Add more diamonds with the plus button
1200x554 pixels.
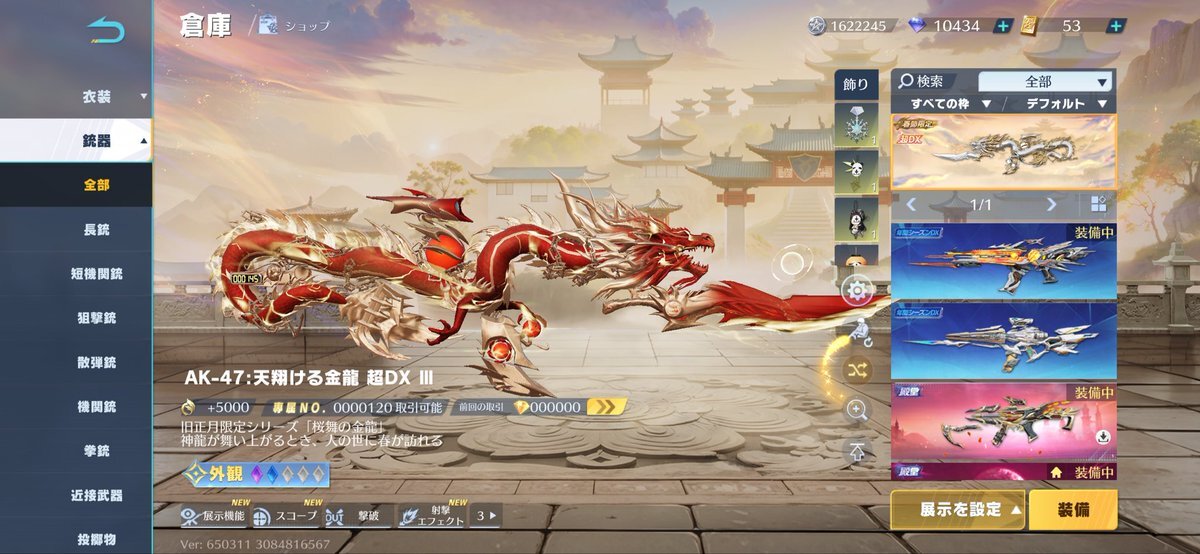tap(1003, 26)
